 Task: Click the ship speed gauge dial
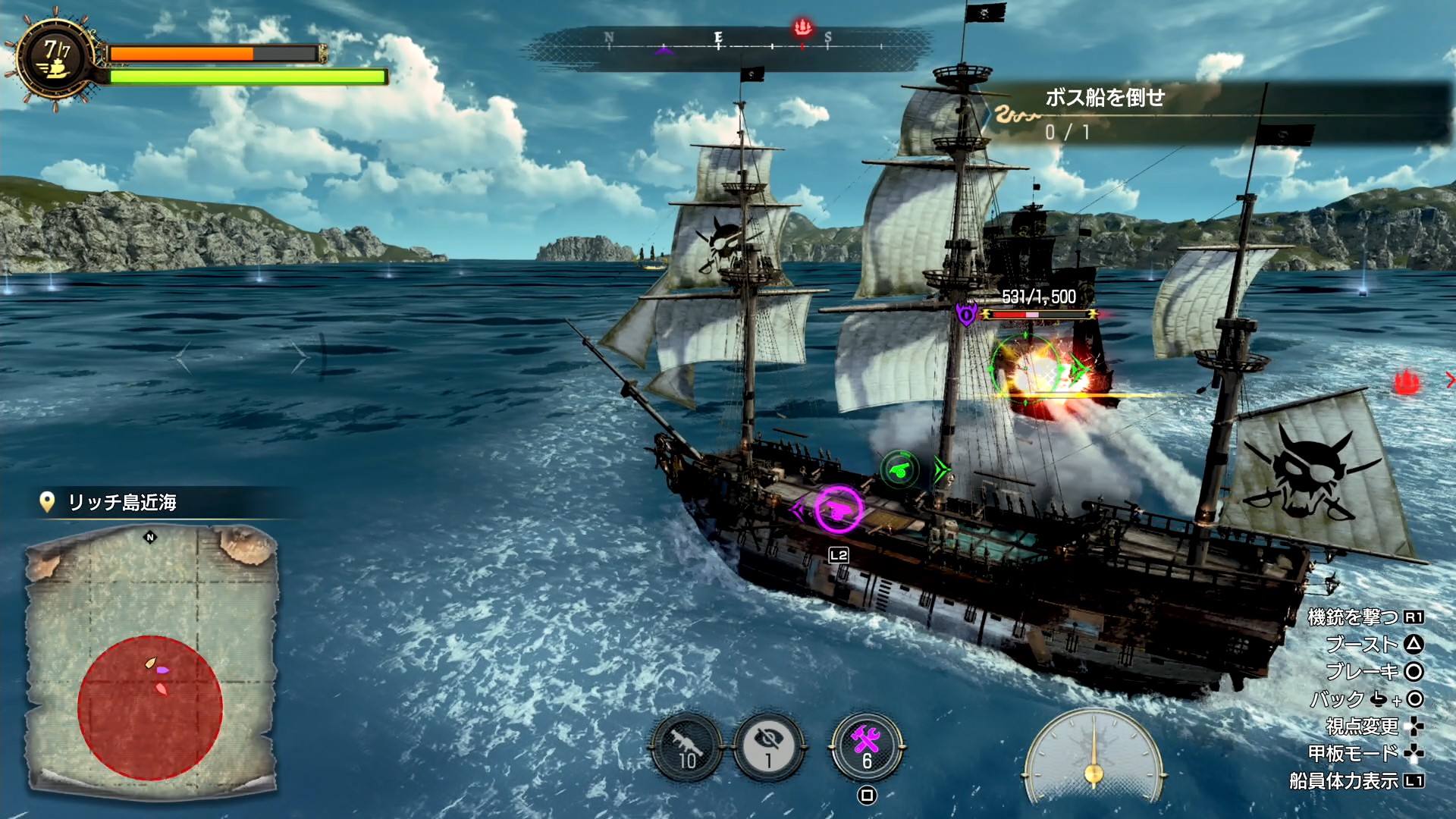pyautogui.click(x=1093, y=757)
